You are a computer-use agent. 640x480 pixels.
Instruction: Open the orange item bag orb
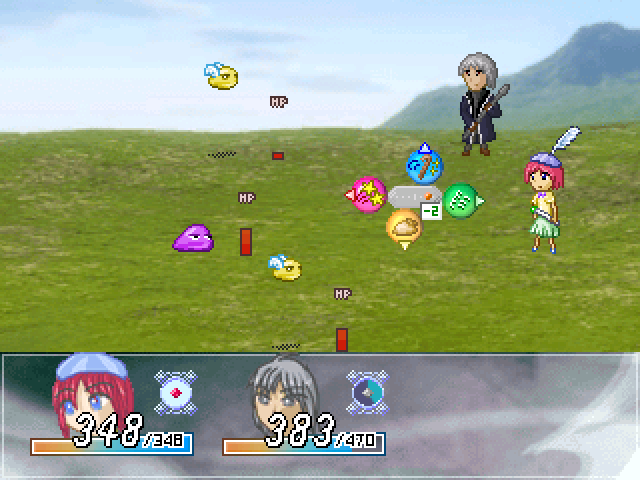[404, 228]
